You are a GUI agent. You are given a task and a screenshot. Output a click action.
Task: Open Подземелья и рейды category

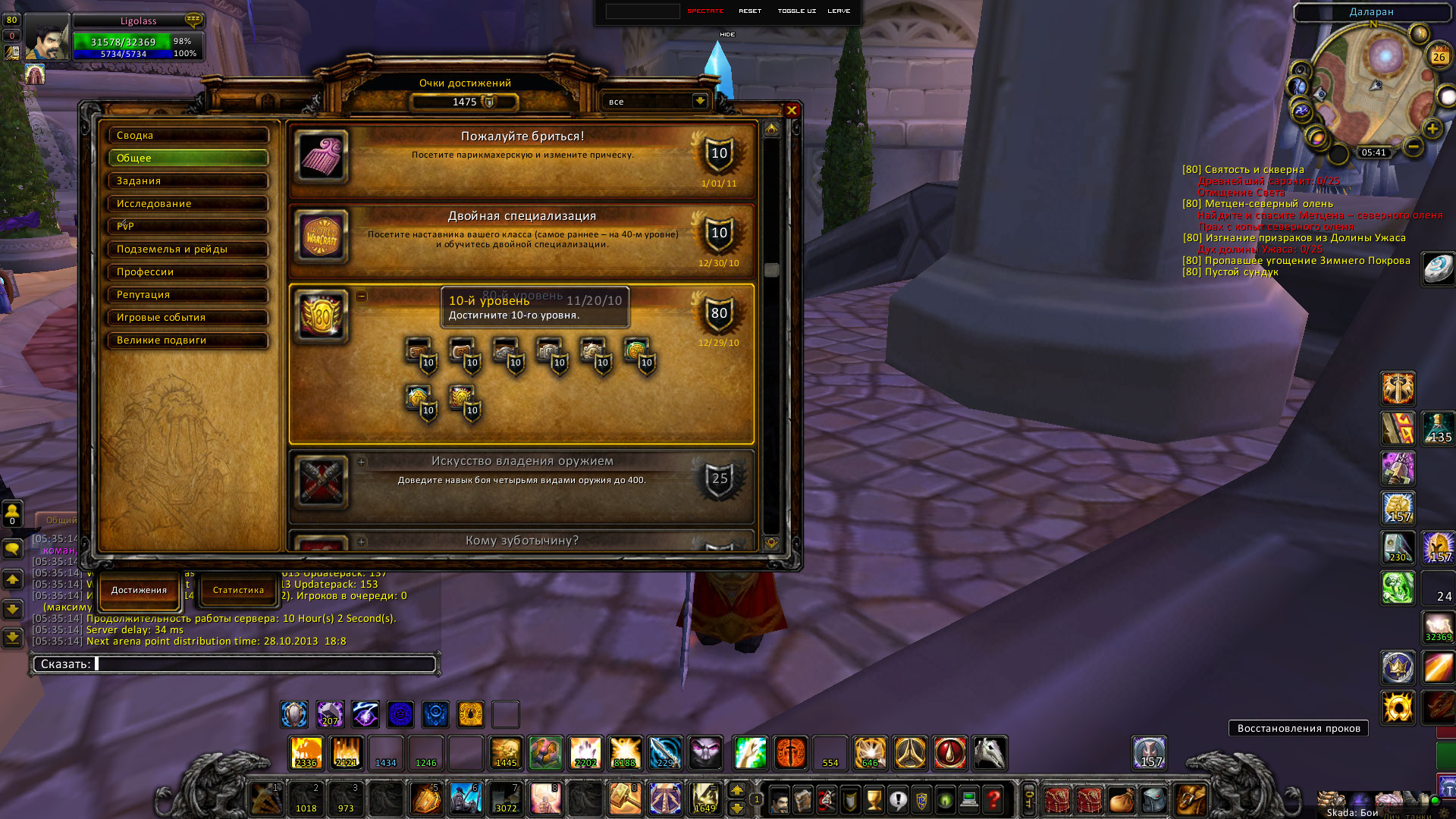(188, 249)
